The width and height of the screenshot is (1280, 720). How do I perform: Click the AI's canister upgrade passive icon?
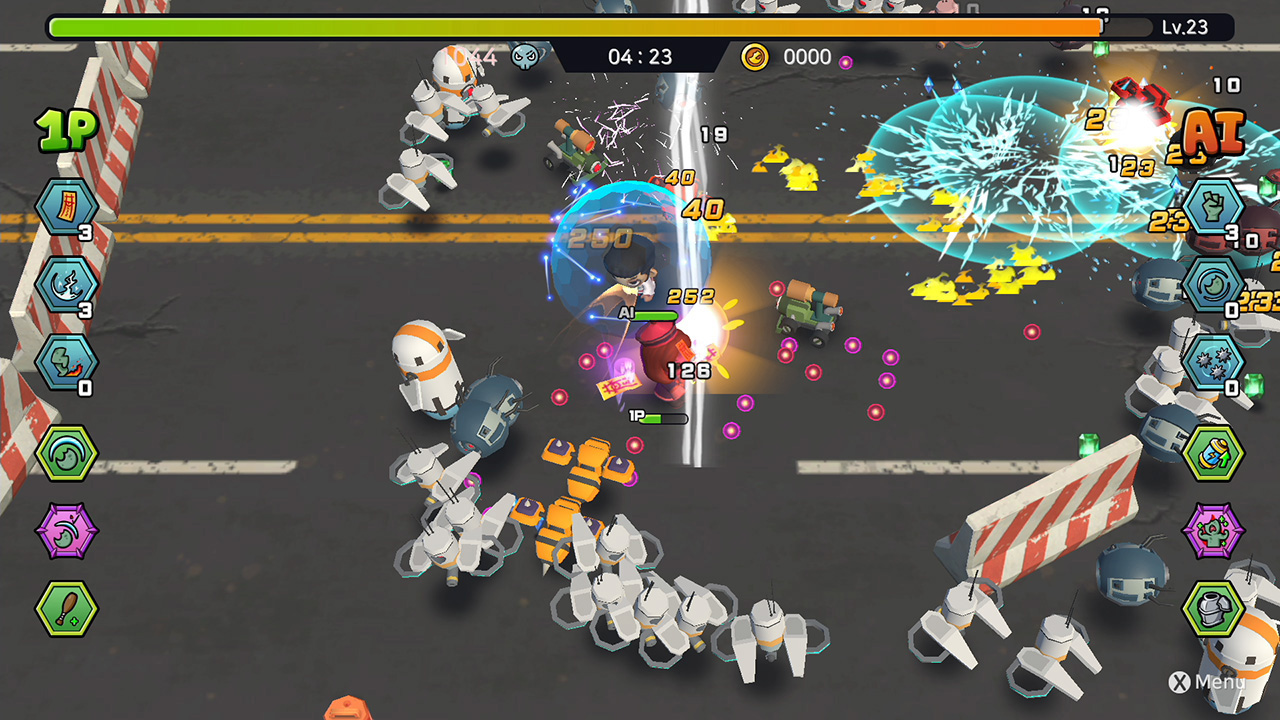[x=1213, y=453]
